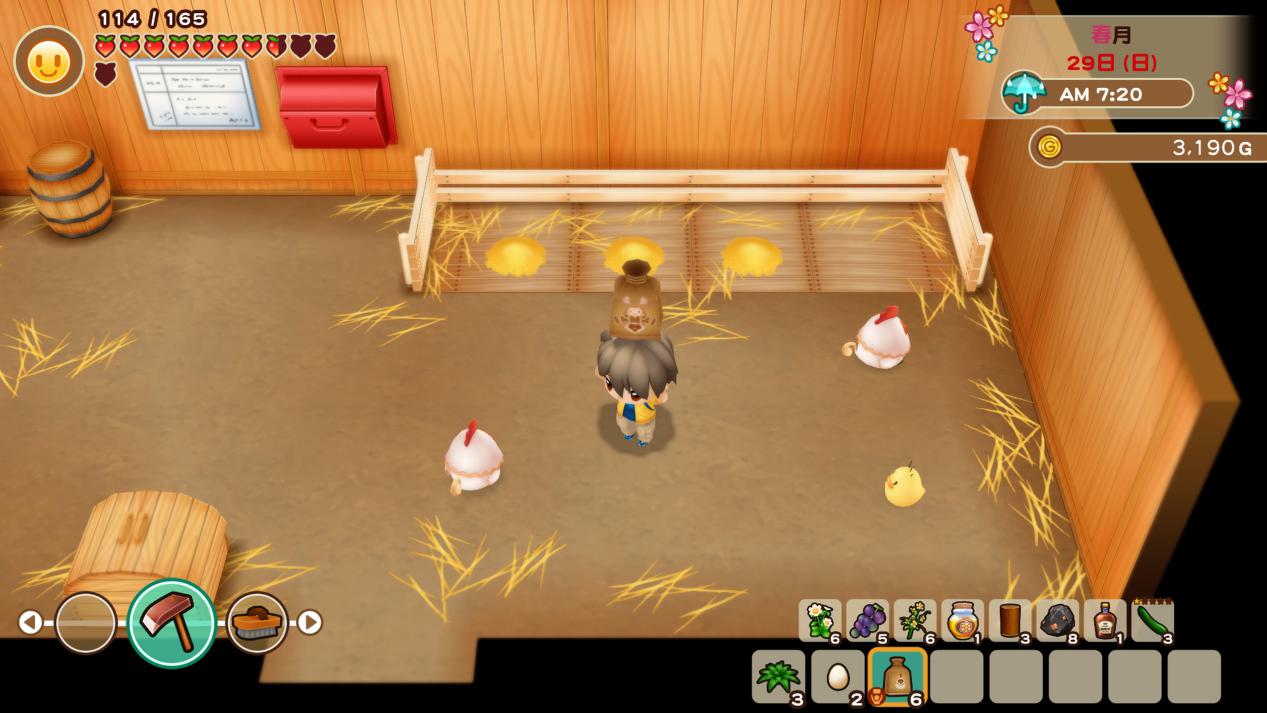
Task: Select the hammer tool
Action: 171,622
